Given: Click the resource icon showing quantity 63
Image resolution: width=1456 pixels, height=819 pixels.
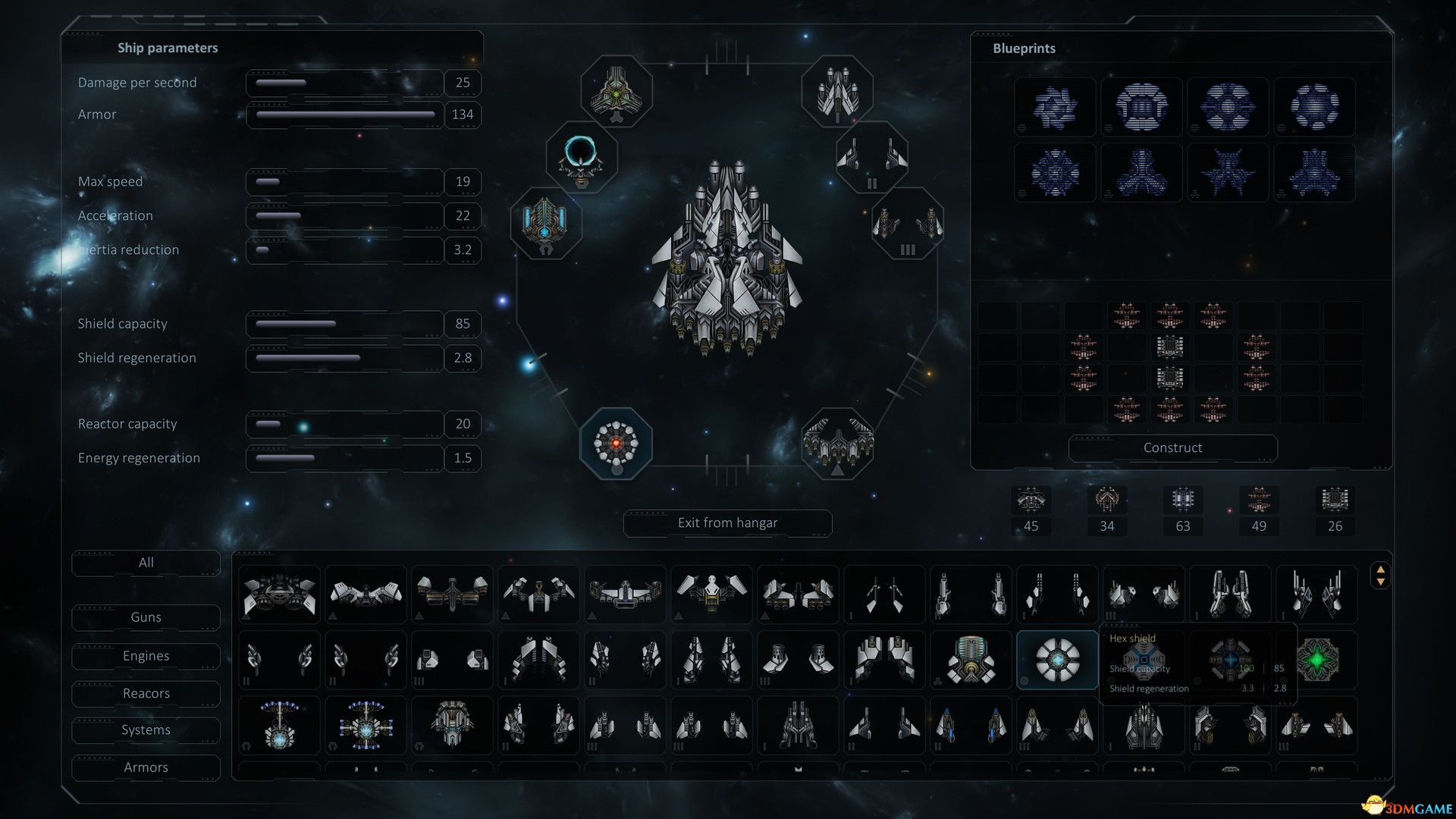Looking at the screenshot, I should (x=1183, y=500).
